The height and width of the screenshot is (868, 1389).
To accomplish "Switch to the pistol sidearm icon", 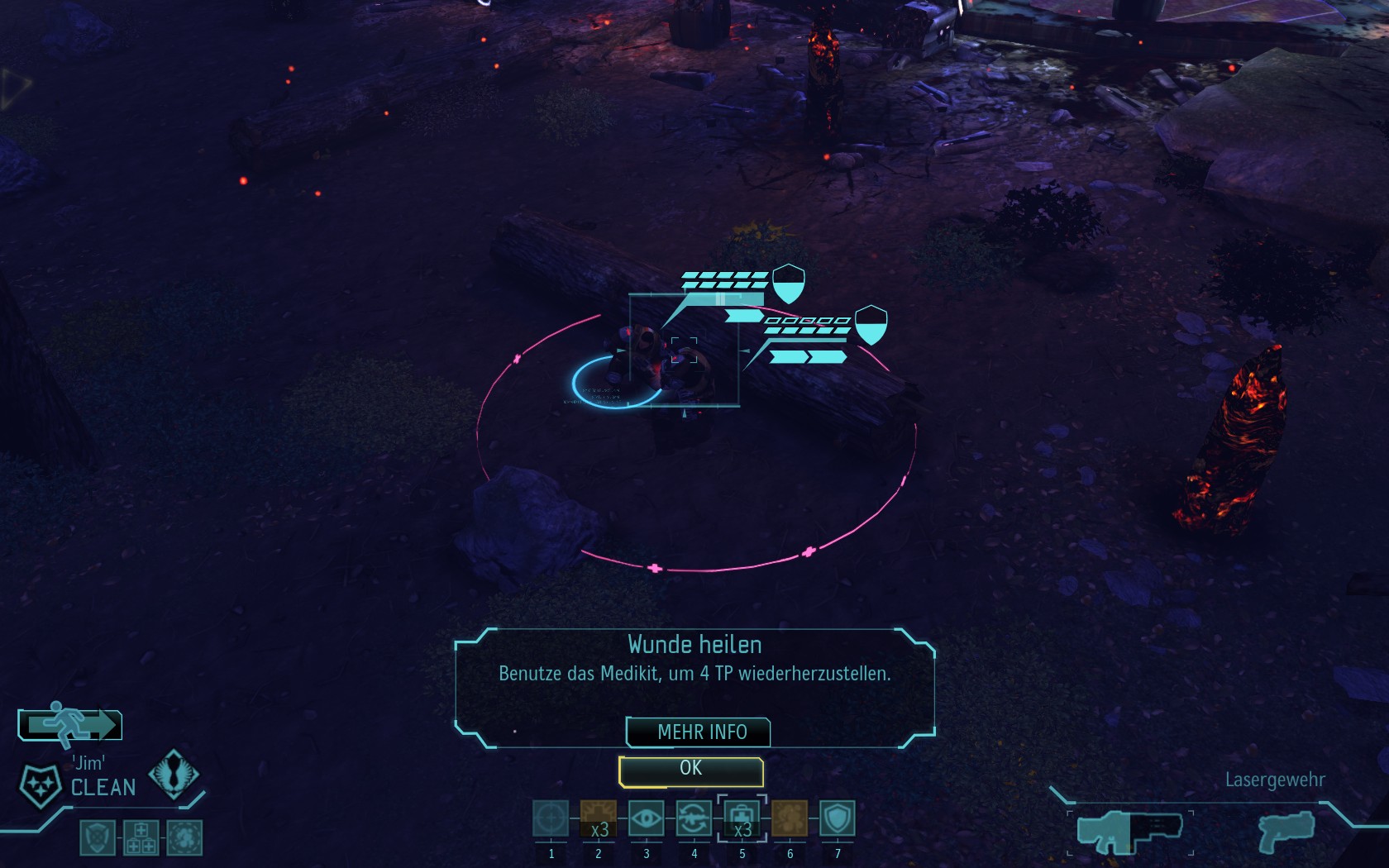I will coord(1286,831).
